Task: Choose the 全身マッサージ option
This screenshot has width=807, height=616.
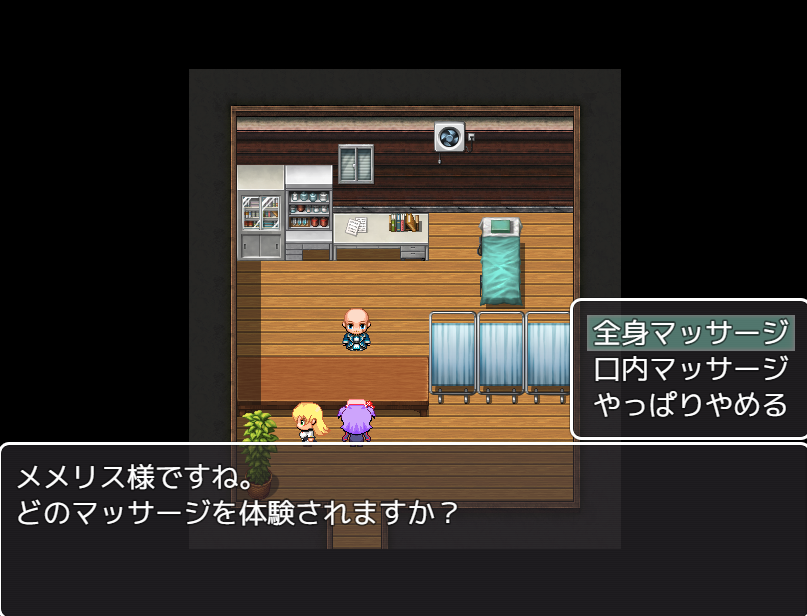Action: click(x=690, y=332)
